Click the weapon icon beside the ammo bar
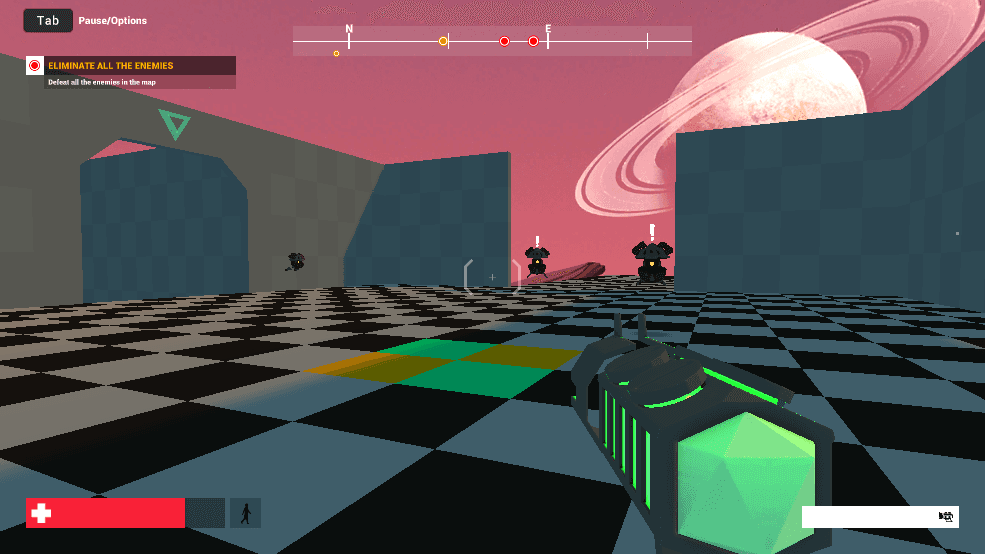The height and width of the screenshot is (554, 985). pyautogui.click(x=945, y=517)
